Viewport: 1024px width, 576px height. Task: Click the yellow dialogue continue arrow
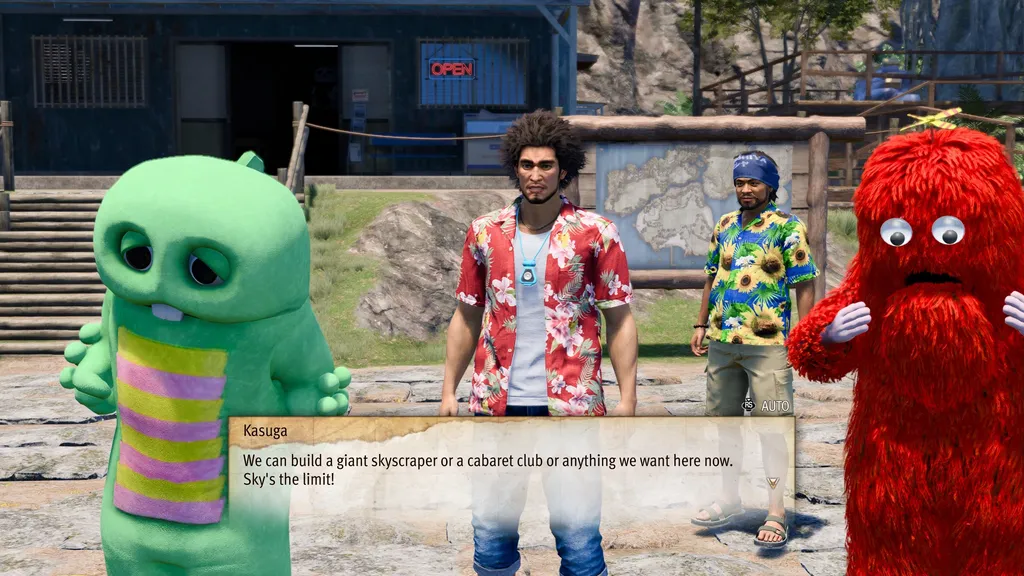tap(771, 482)
